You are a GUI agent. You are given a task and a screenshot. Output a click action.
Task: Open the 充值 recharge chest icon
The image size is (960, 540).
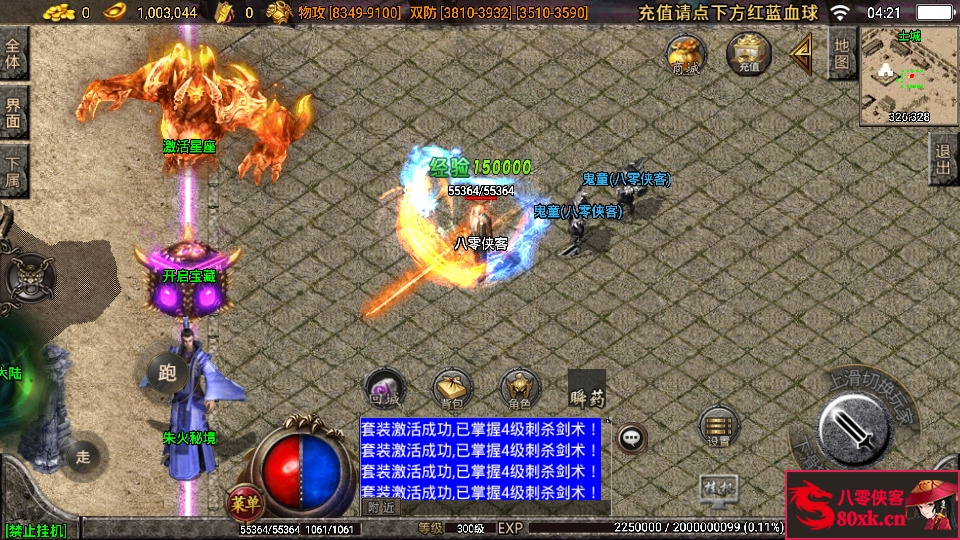coord(749,54)
